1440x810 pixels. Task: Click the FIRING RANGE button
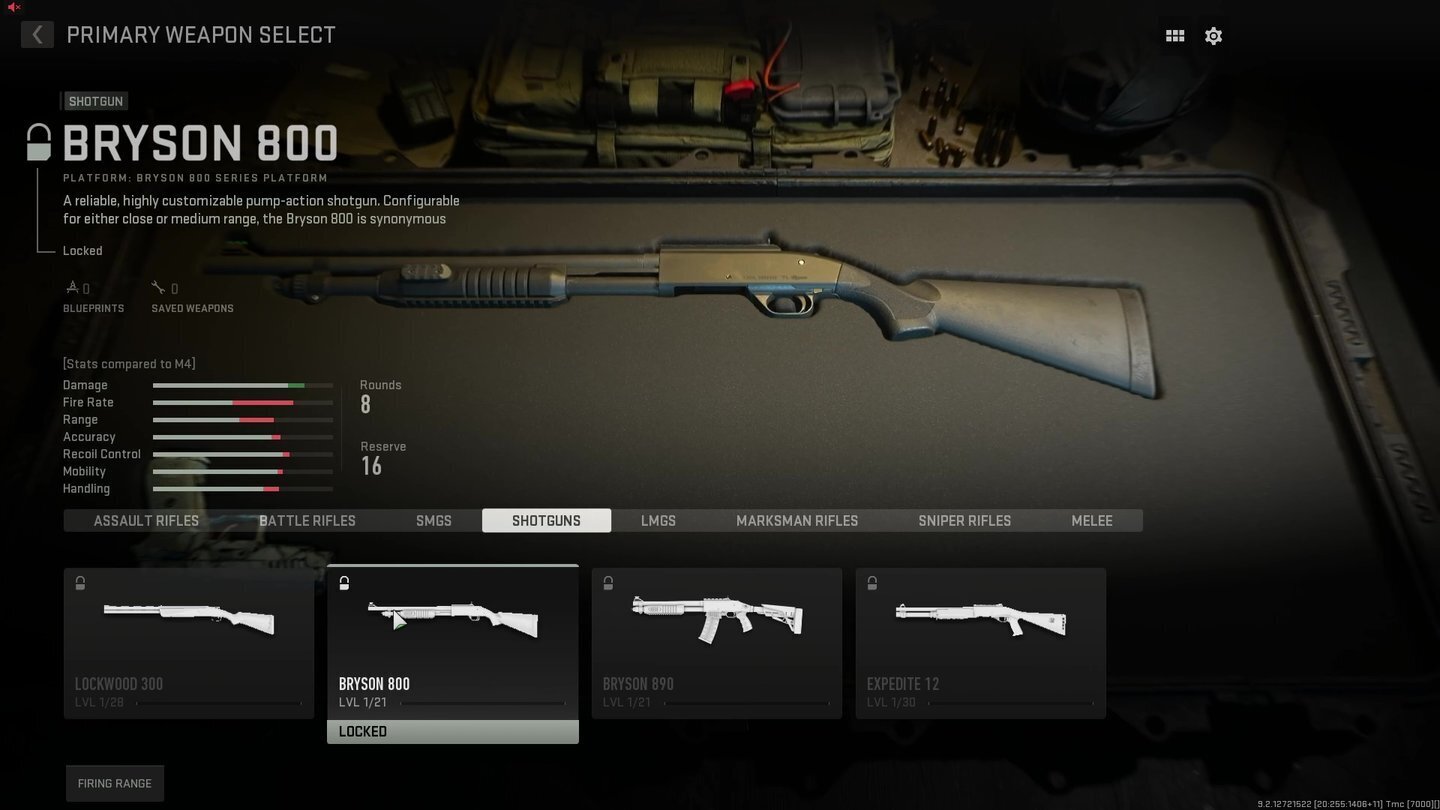click(114, 783)
